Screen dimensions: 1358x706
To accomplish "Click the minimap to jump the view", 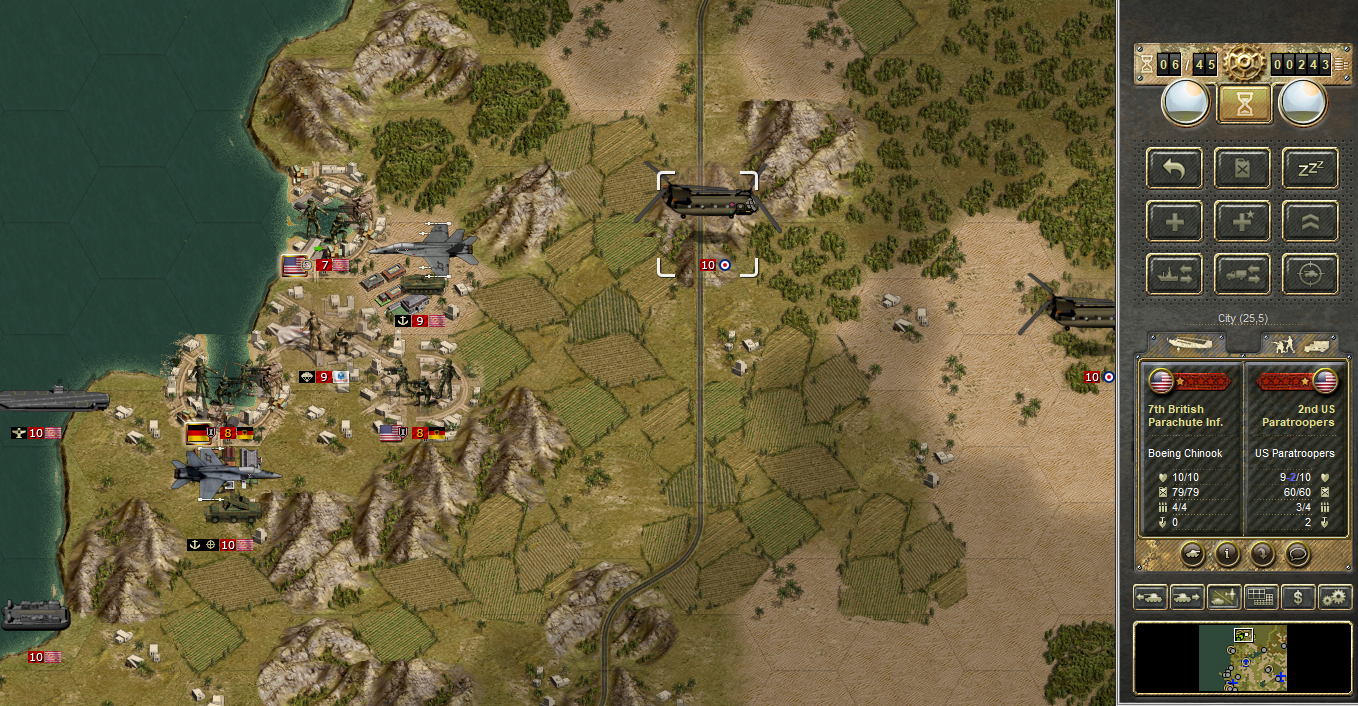I will pyautogui.click(x=1243, y=657).
